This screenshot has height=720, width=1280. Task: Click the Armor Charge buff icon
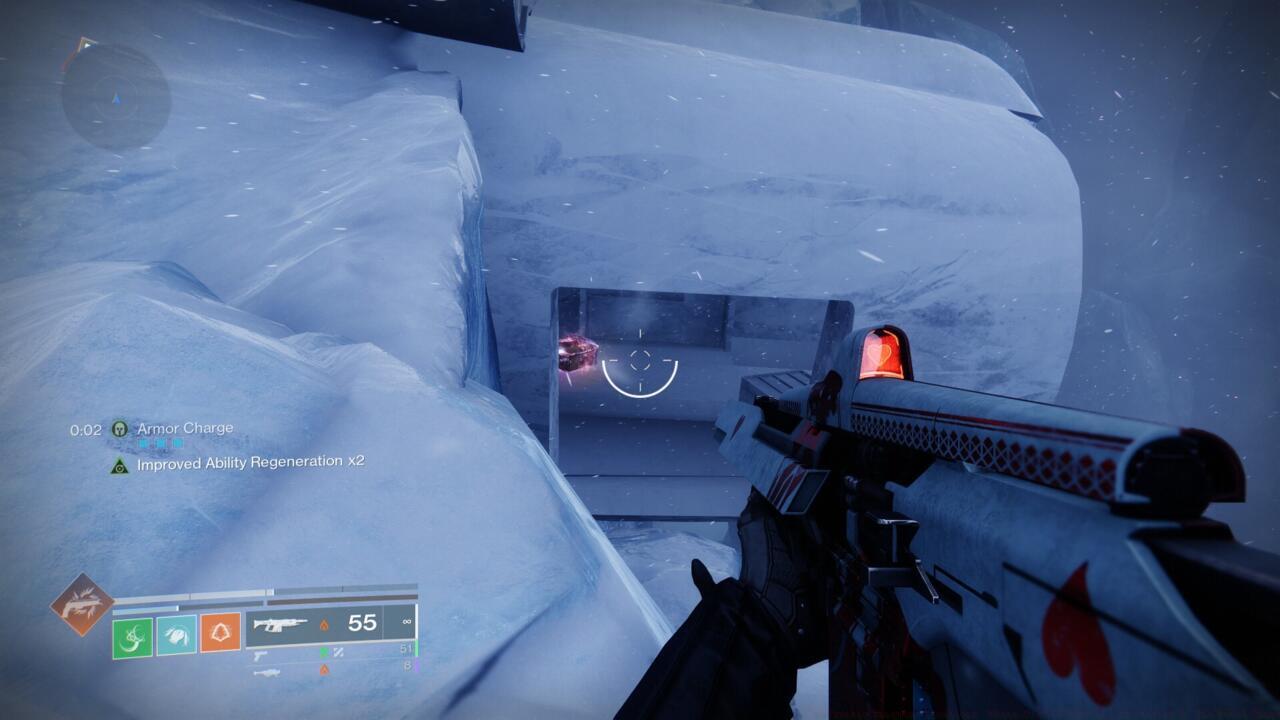click(x=120, y=429)
